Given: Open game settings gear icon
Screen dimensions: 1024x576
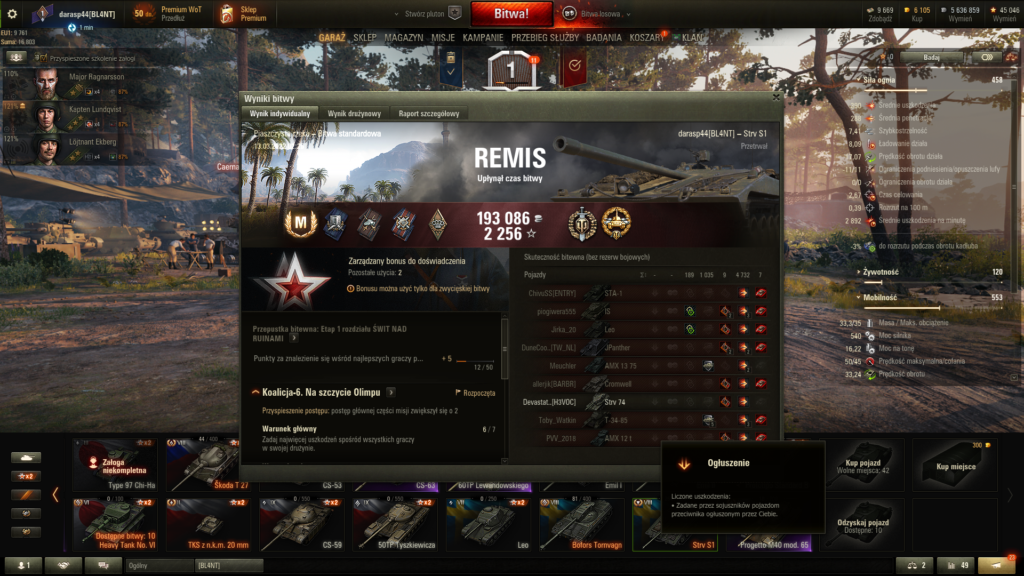Looking at the screenshot, I should pyautogui.click(x=12, y=14).
